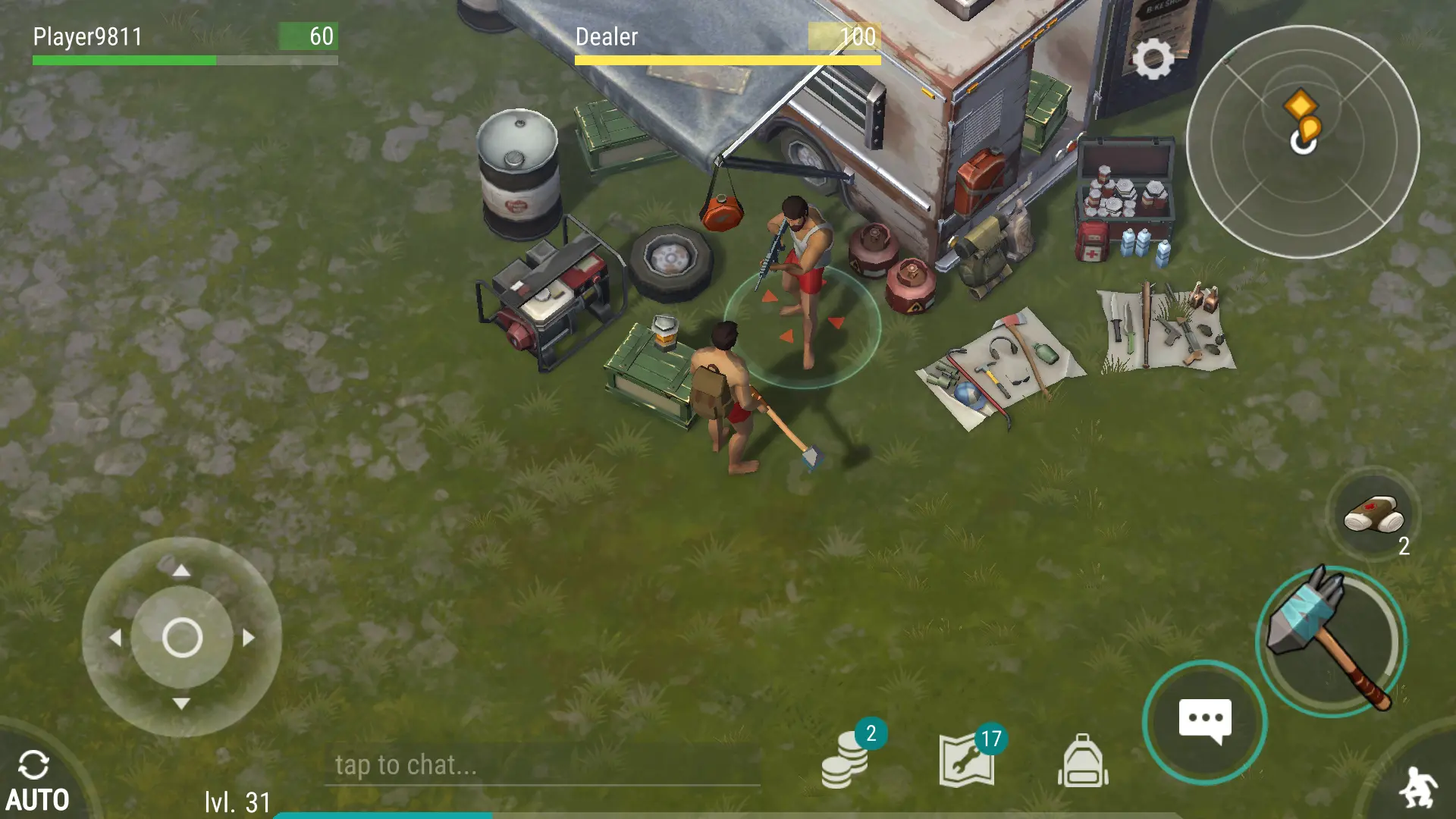Tap the joystick right arrow
Image resolution: width=1456 pixels, height=819 pixels.
(x=248, y=638)
